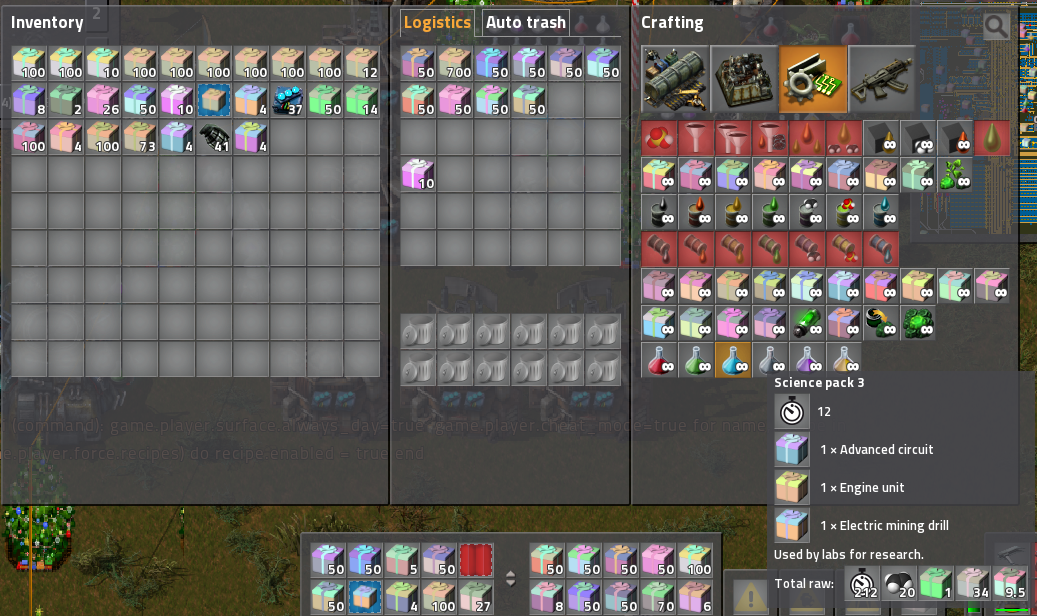1037x616 pixels.
Task: Select the rifle combat crafting category
Action: (x=882, y=79)
